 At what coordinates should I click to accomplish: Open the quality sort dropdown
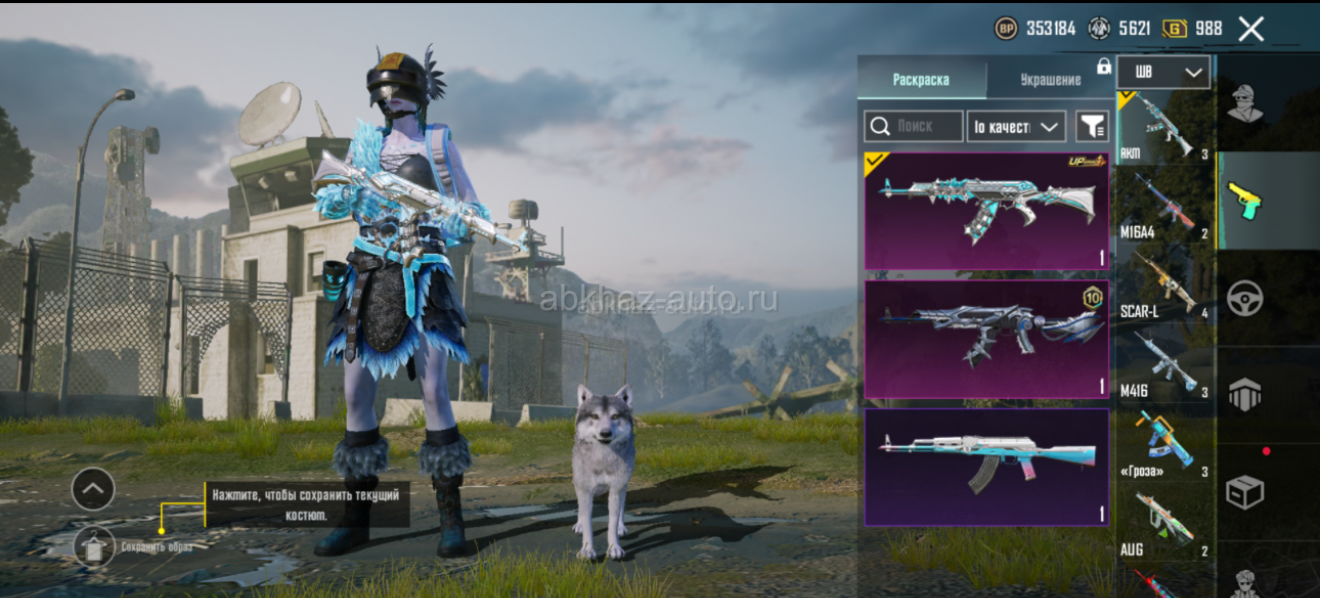(x=1015, y=126)
